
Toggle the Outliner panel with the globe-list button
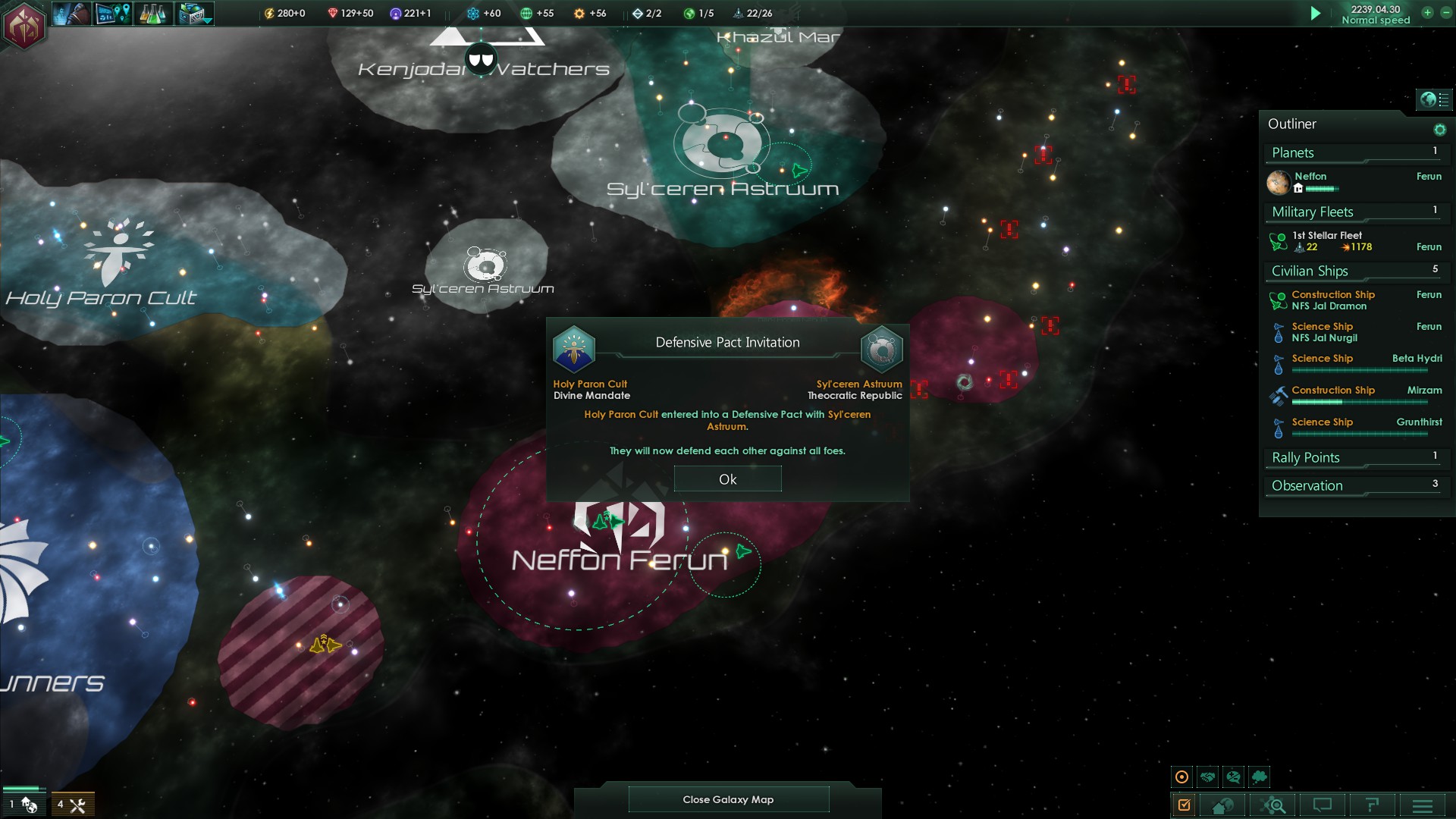click(x=1433, y=99)
